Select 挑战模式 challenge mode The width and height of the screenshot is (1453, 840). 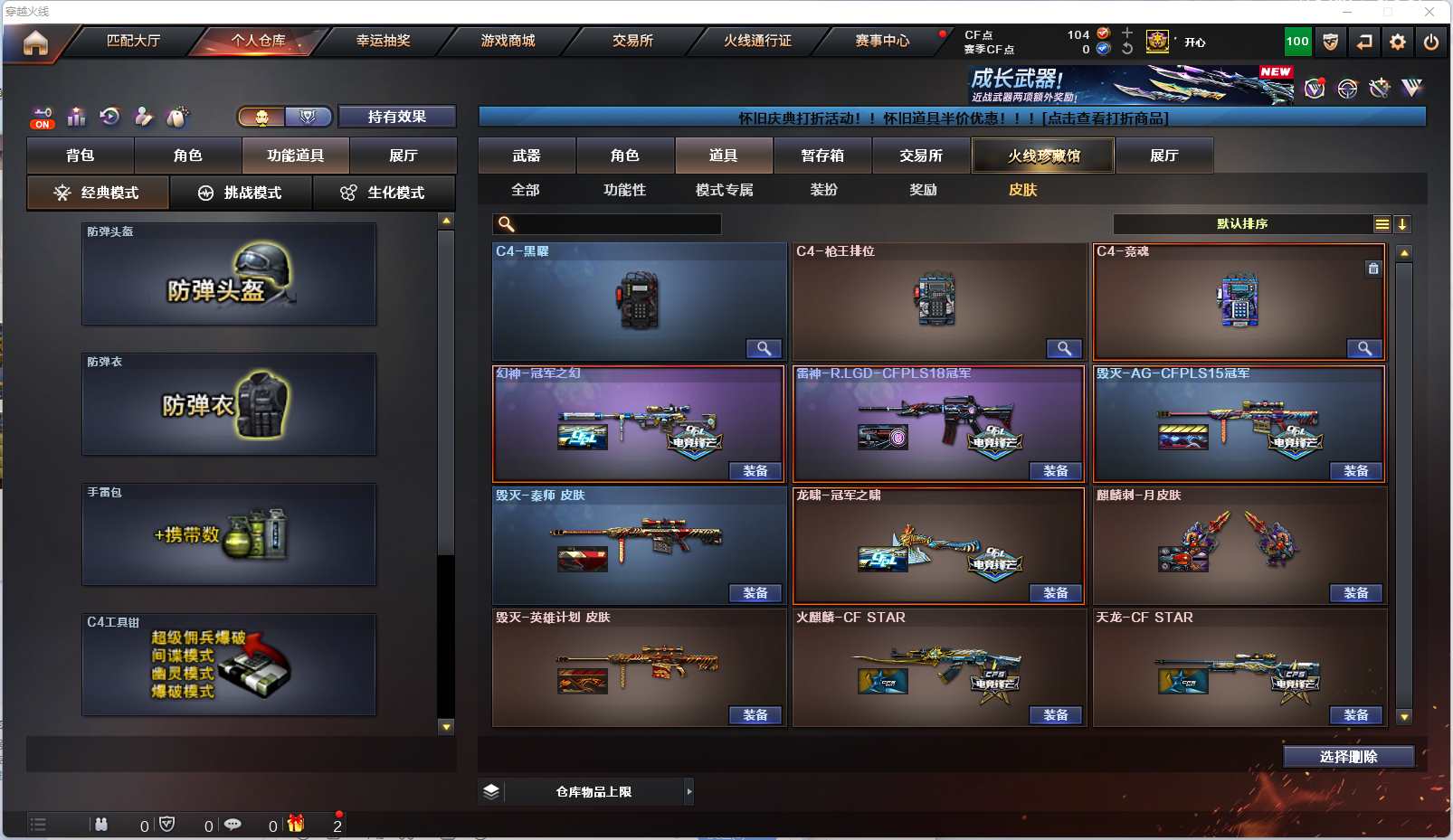pos(241,193)
